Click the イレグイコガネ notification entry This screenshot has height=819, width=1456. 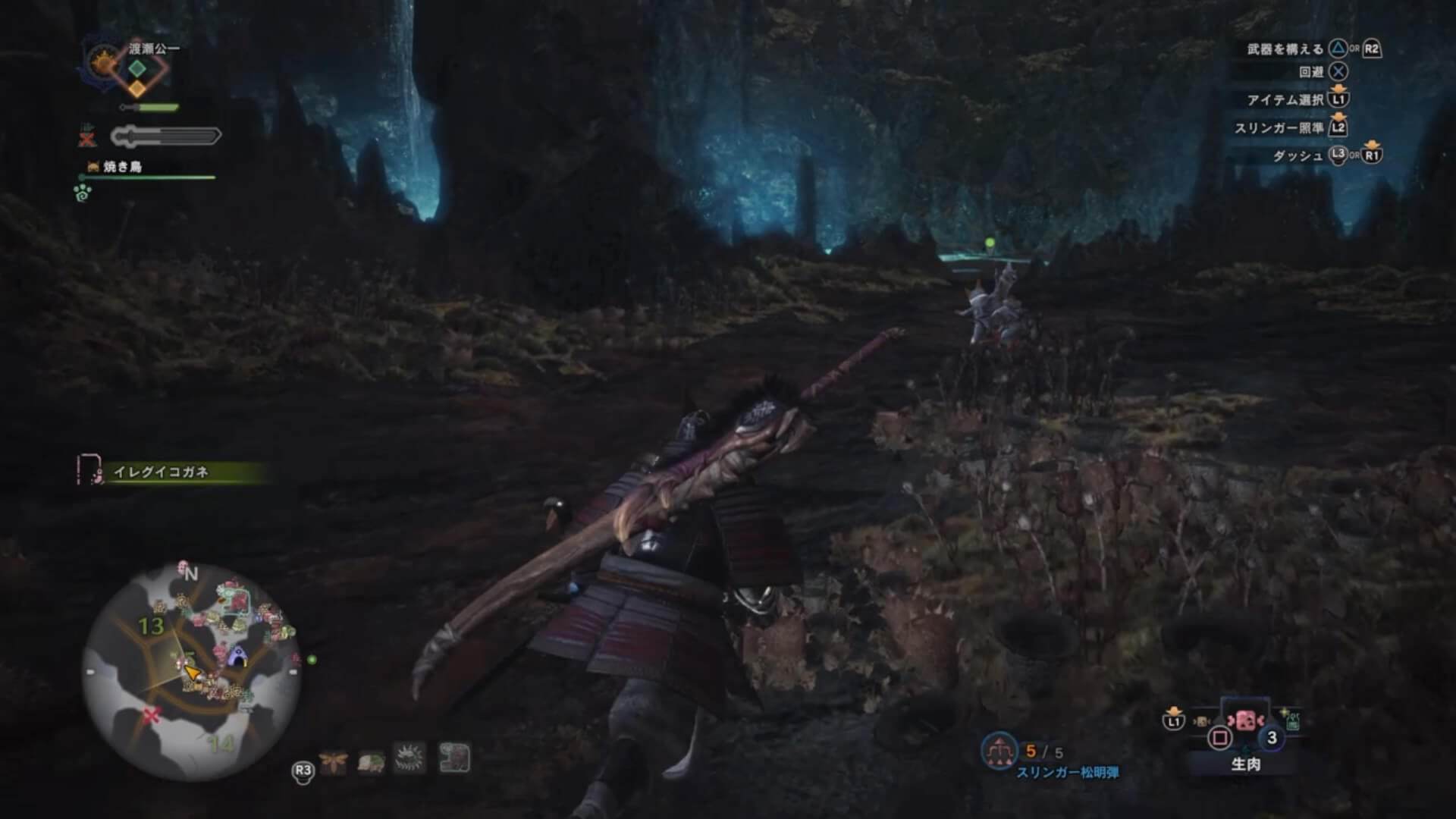point(161,472)
